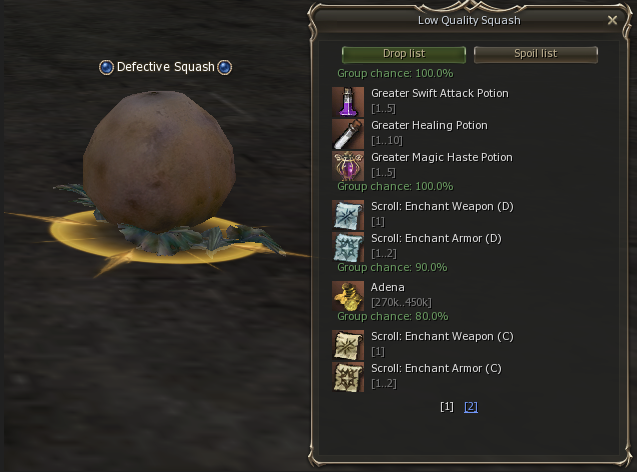
Task: Choose the Greater Magic Haste Potion icon
Action: (x=348, y=165)
